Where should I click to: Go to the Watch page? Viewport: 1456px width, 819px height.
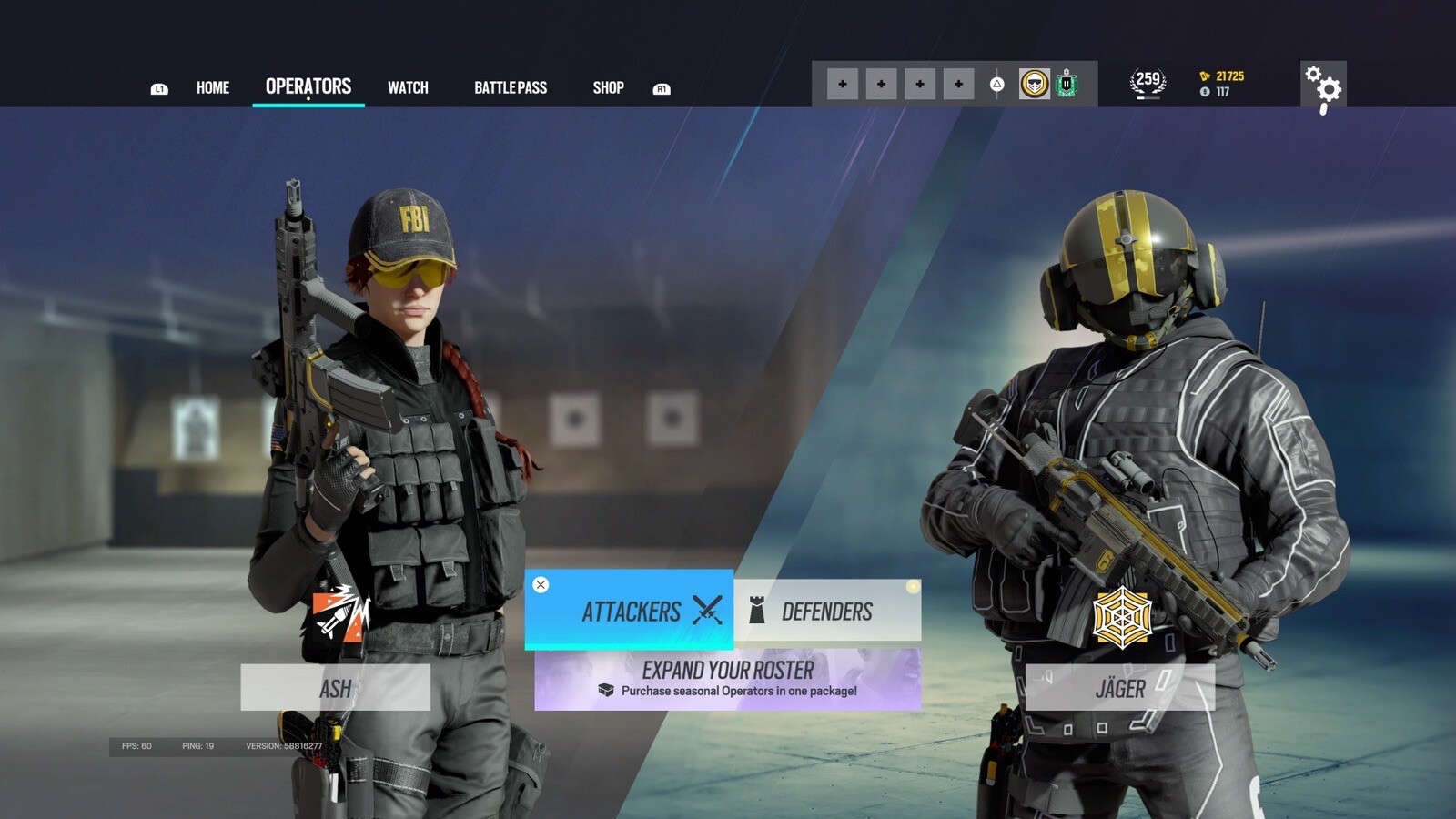[x=408, y=87]
